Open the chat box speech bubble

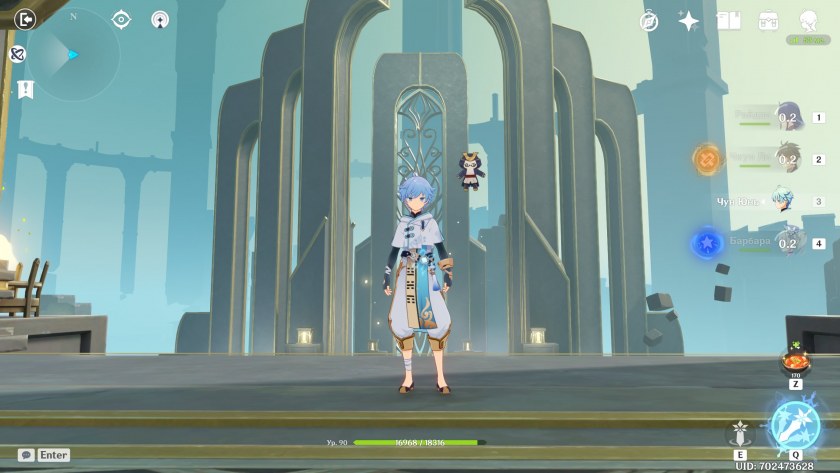pyautogui.click(x=27, y=455)
